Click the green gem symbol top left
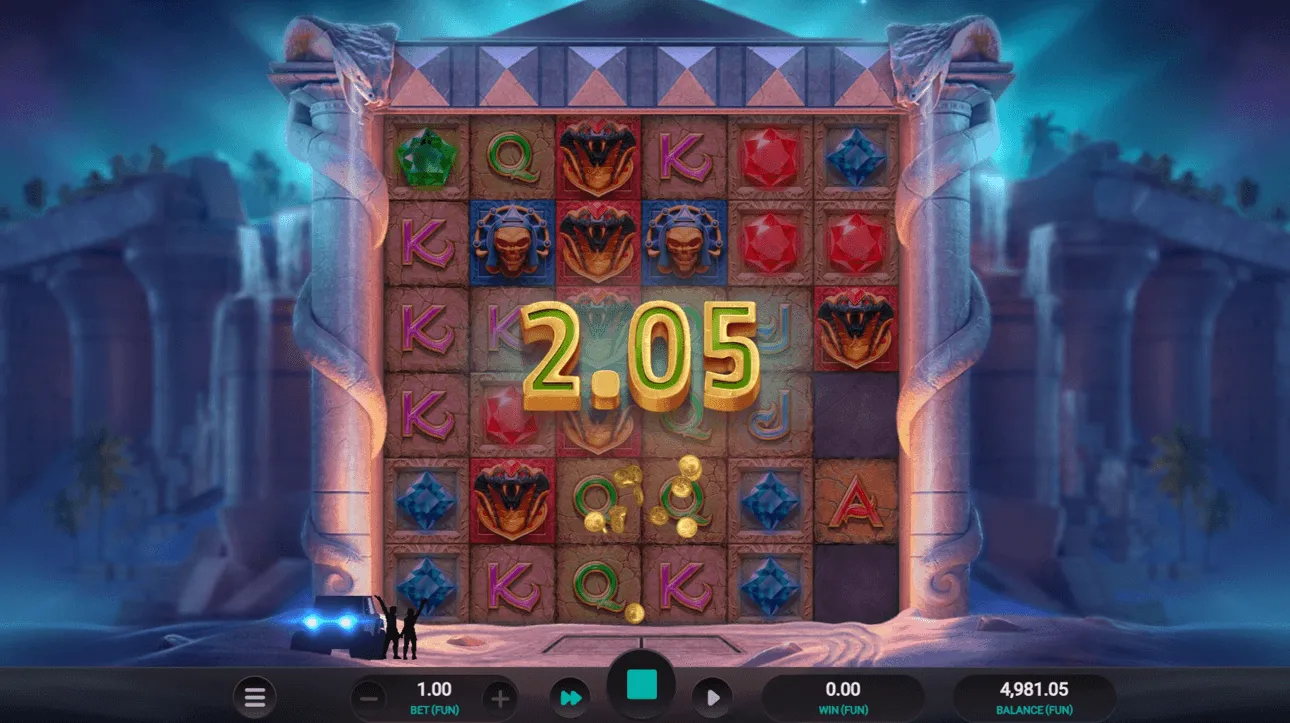The width and height of the screenshot is (1290, 723). pos(428,155)
